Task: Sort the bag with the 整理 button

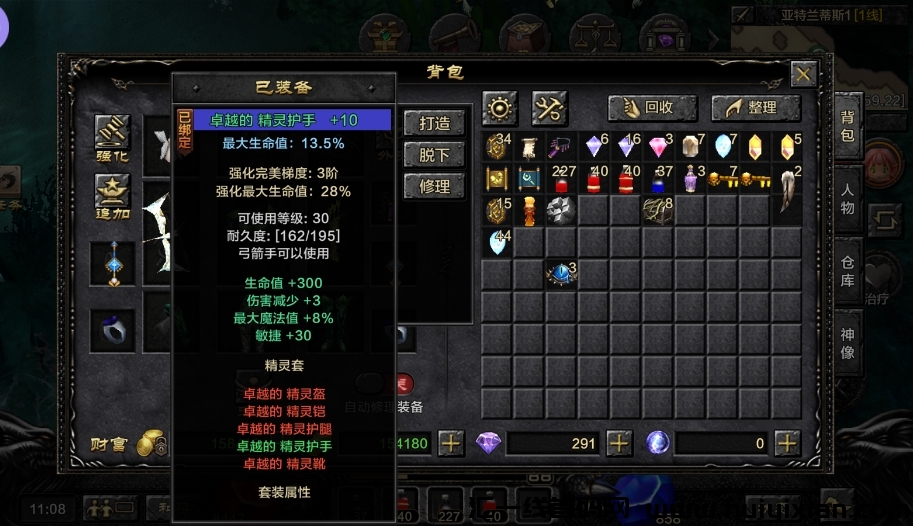Action: pos(756,108)
